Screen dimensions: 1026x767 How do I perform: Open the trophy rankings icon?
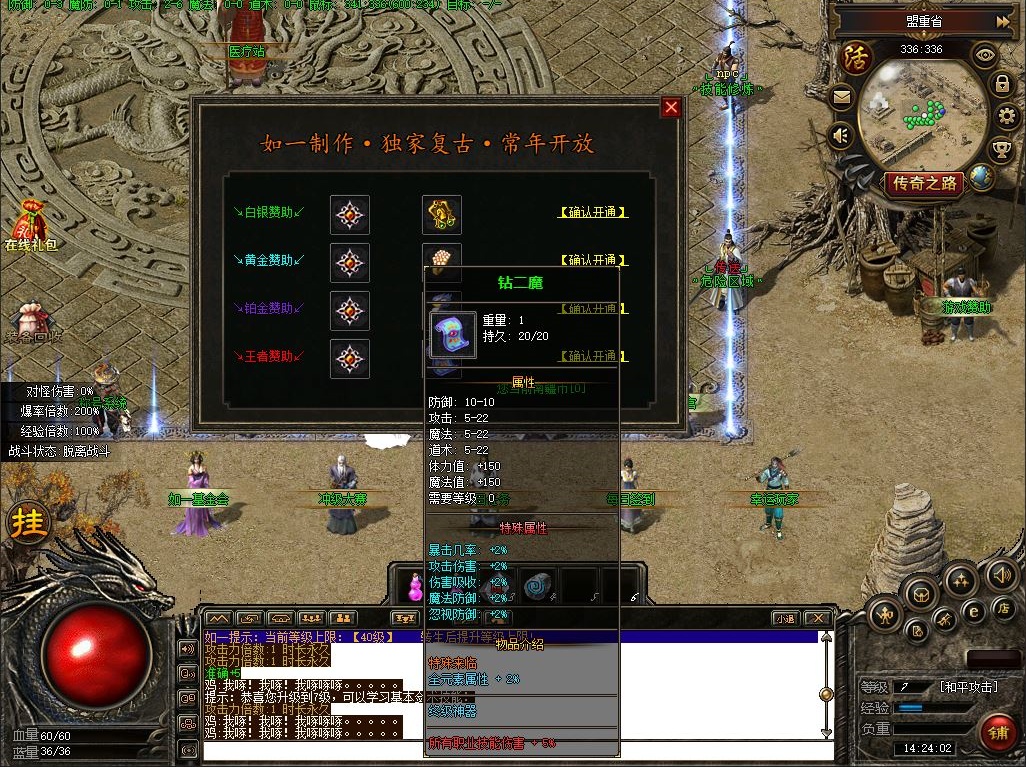tap(1001, 150)
